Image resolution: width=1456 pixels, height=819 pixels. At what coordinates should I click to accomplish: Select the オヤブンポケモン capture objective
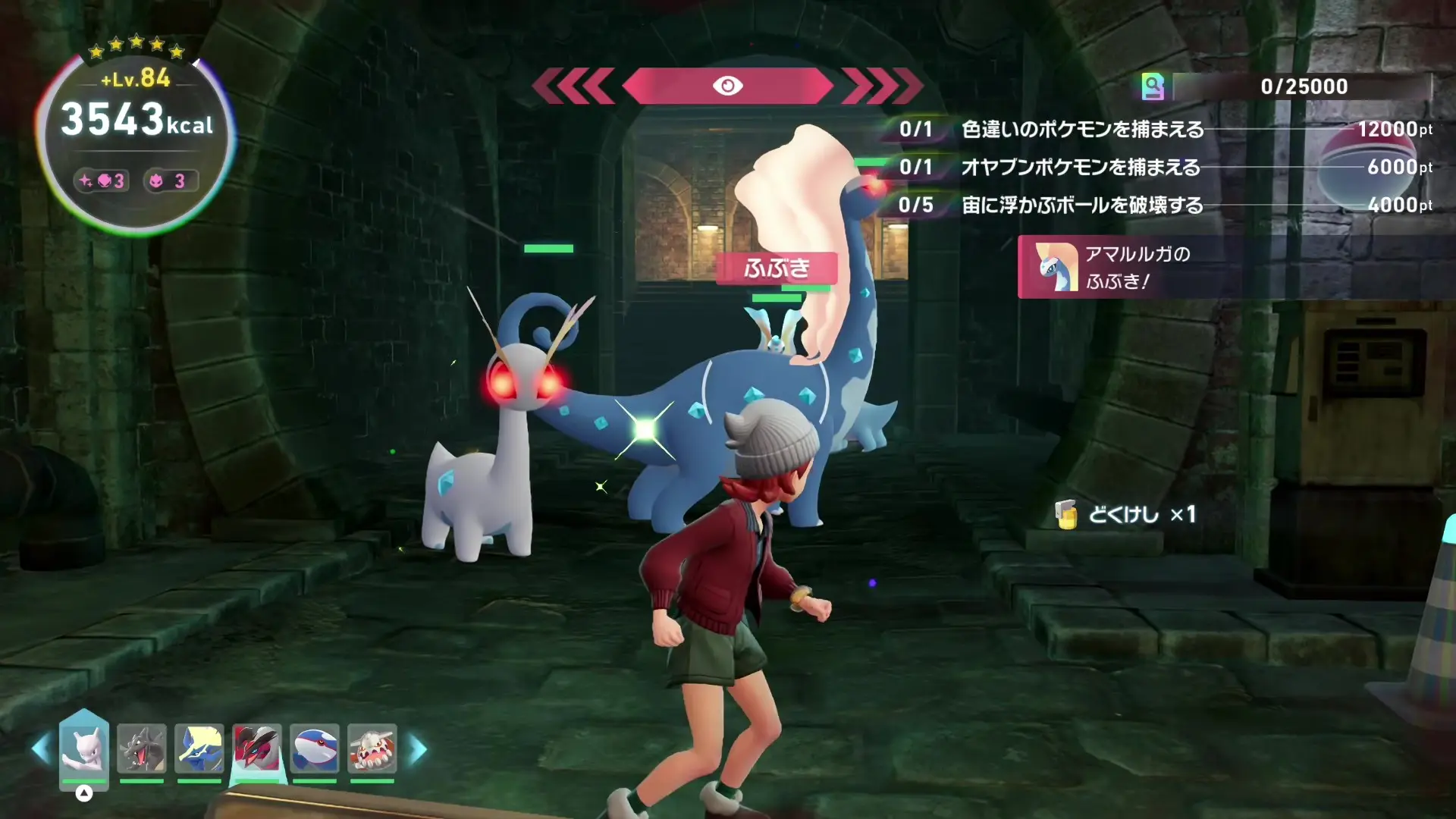click(x=1081, y=168)
